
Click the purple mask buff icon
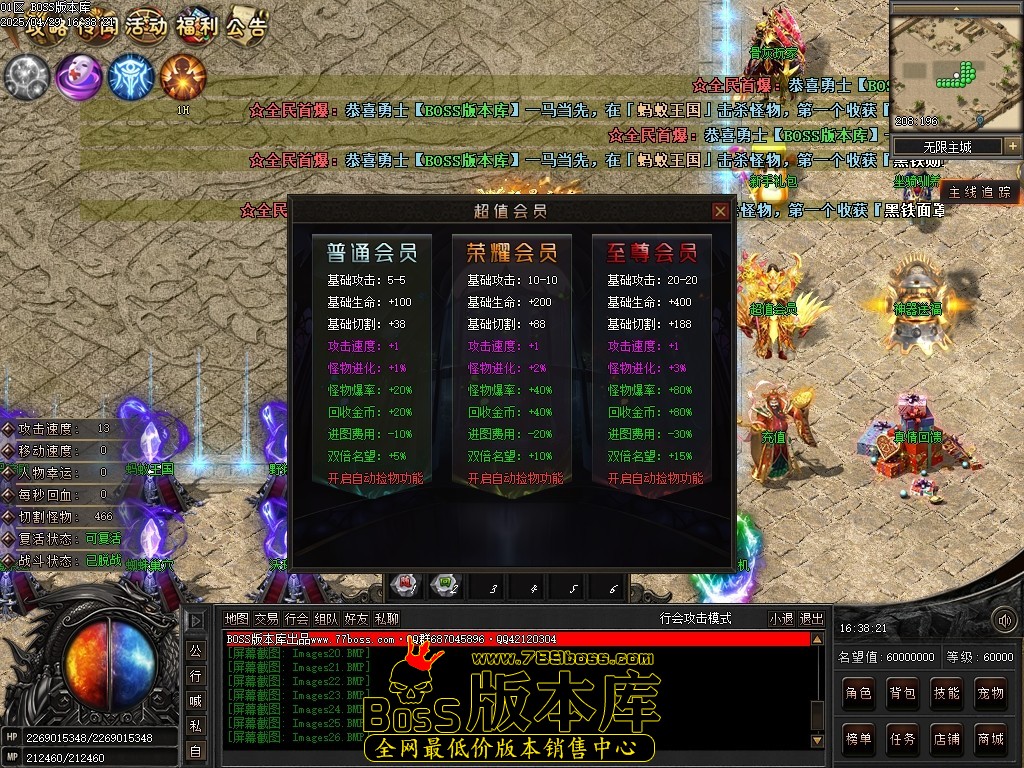click(78, 76)
